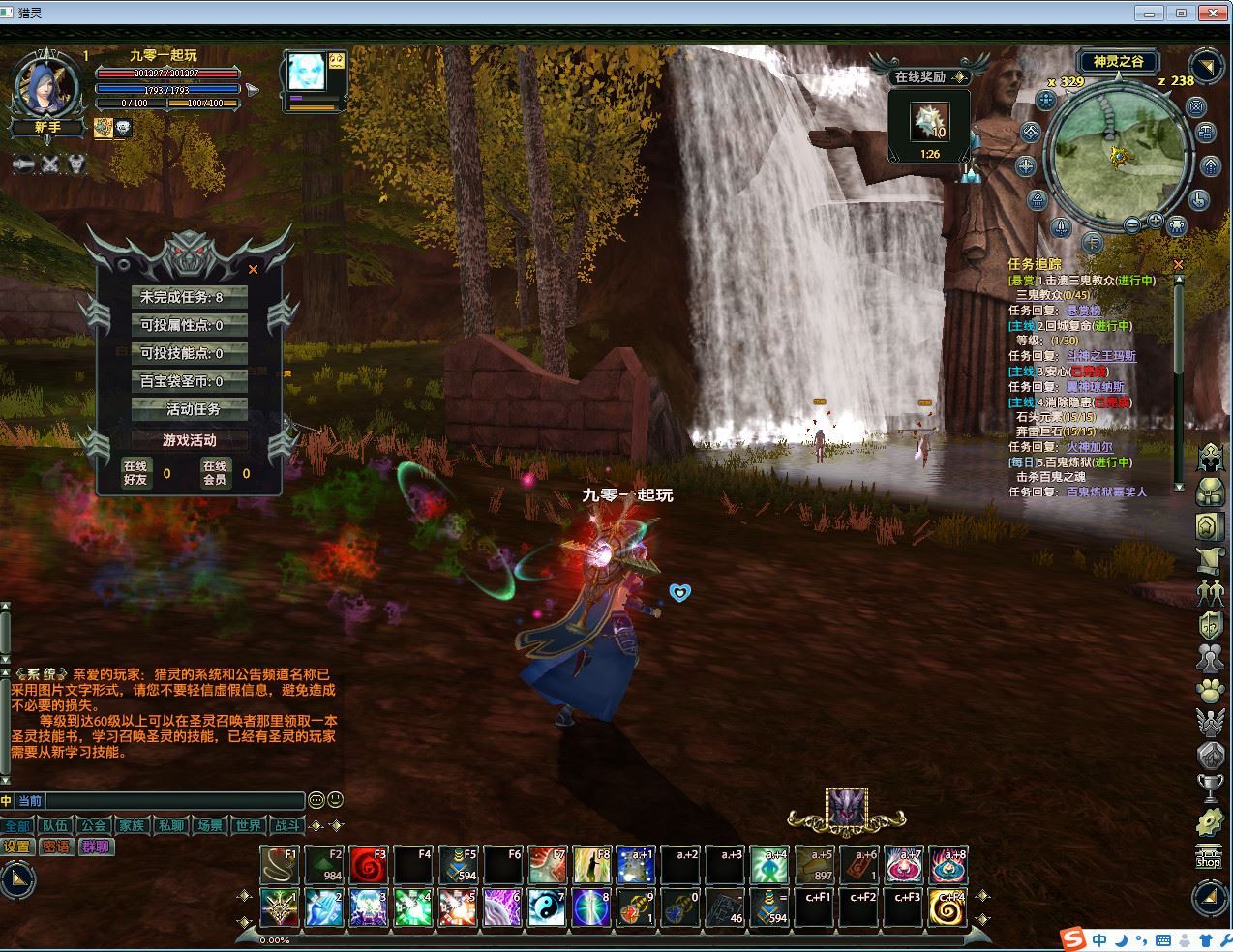
Task: Select the 公会 guild chat tab
Action: (x=93, y=825)
